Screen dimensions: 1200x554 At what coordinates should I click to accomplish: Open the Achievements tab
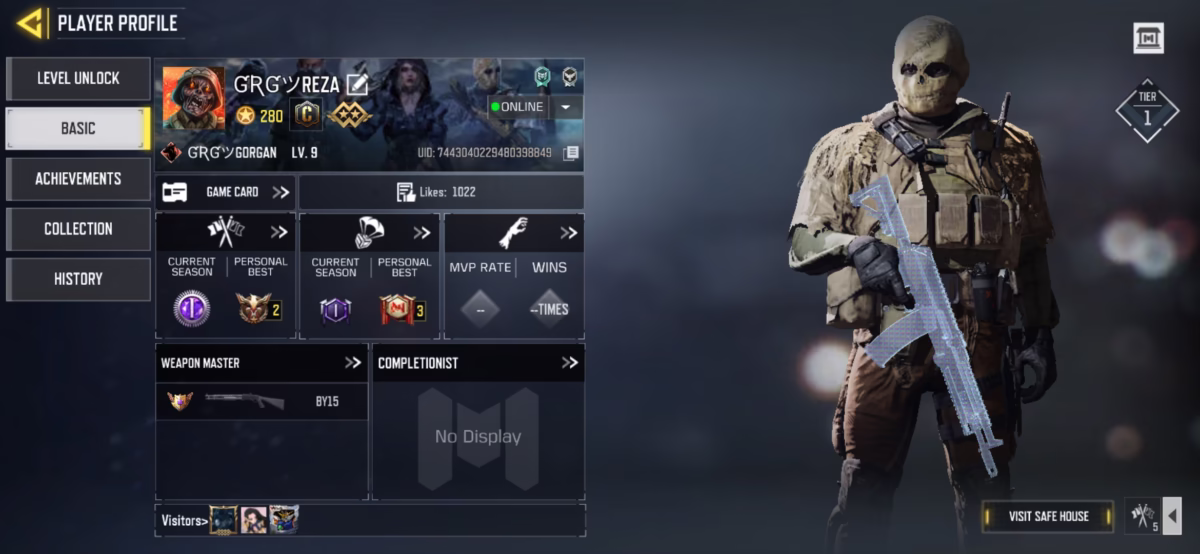[78, 178]
